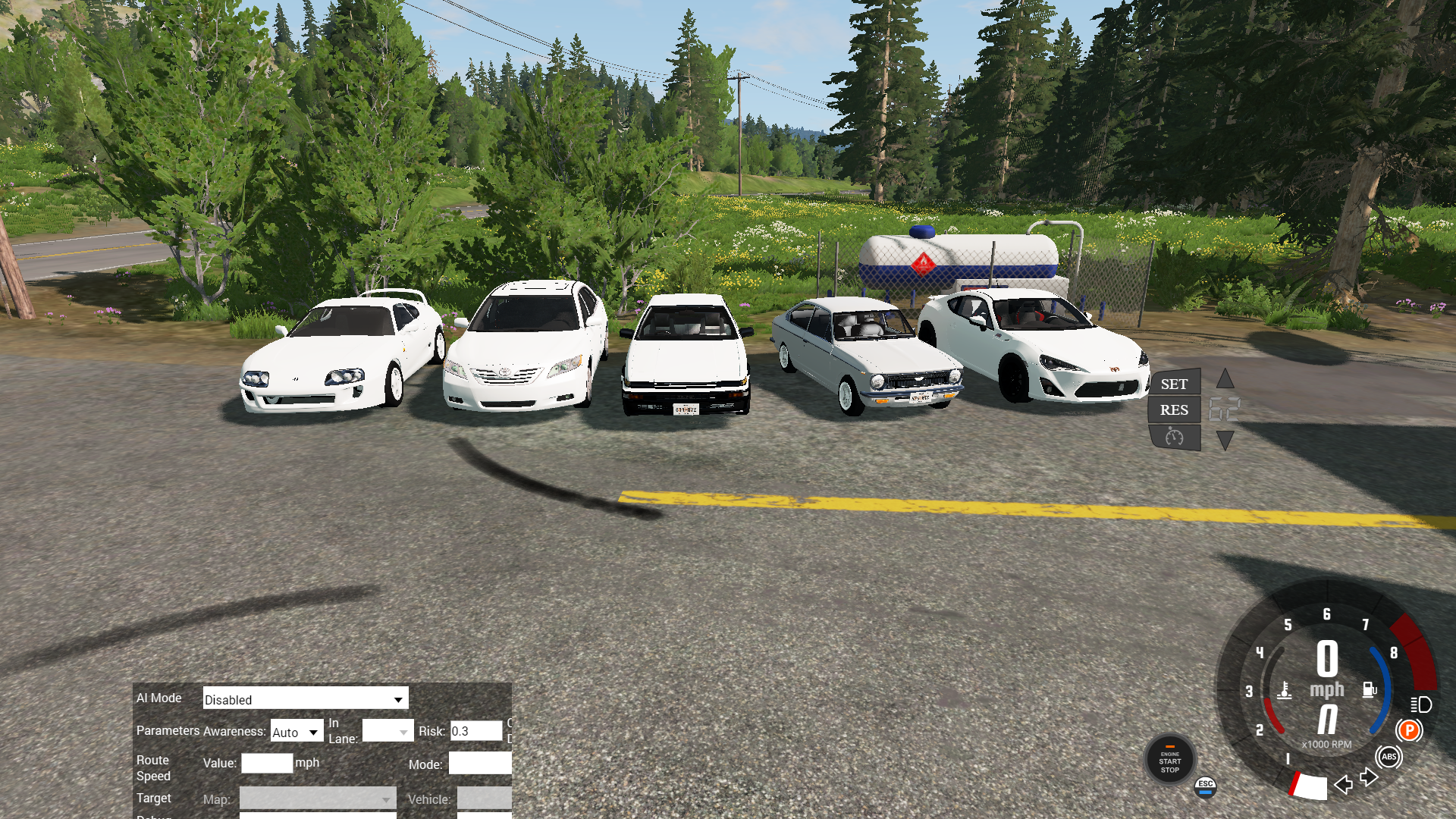Image resolution: width=1456 pixels, height=819 pixels.
Task: Open the AI Mode dropdown showing Disabled
Action: tap(305, 698)
